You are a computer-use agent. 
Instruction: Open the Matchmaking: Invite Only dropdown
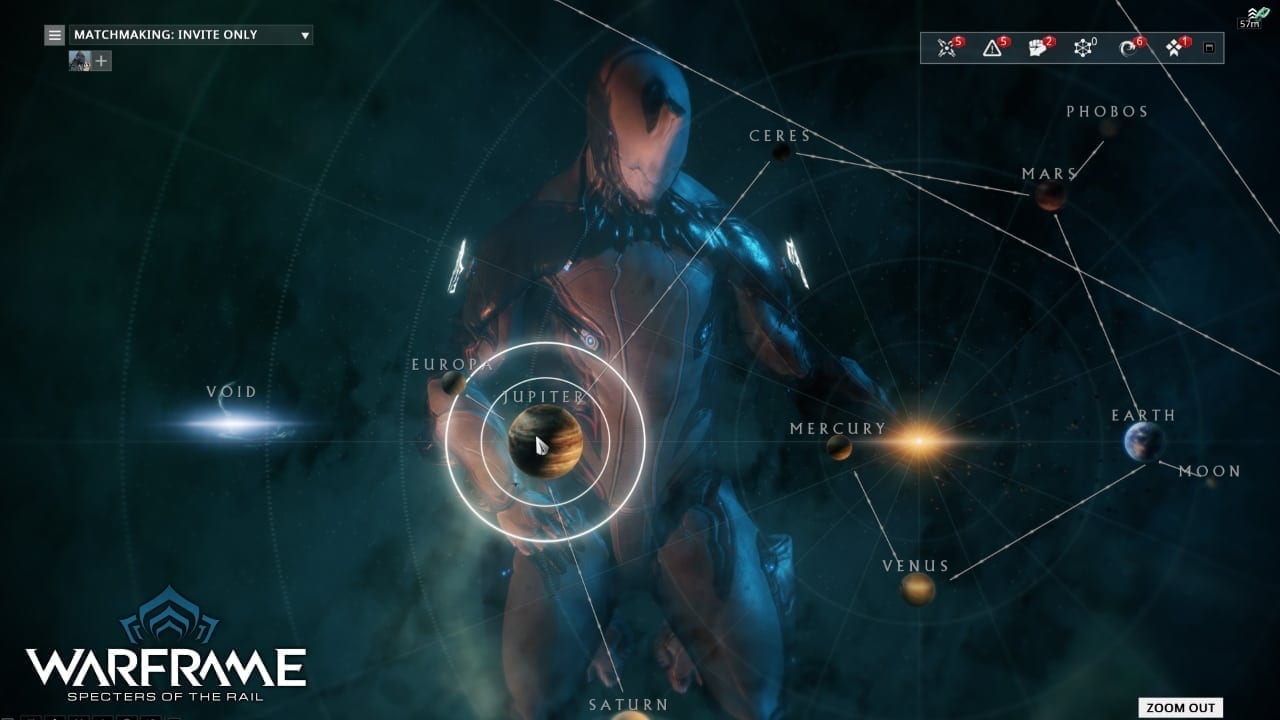pos(190,35)
